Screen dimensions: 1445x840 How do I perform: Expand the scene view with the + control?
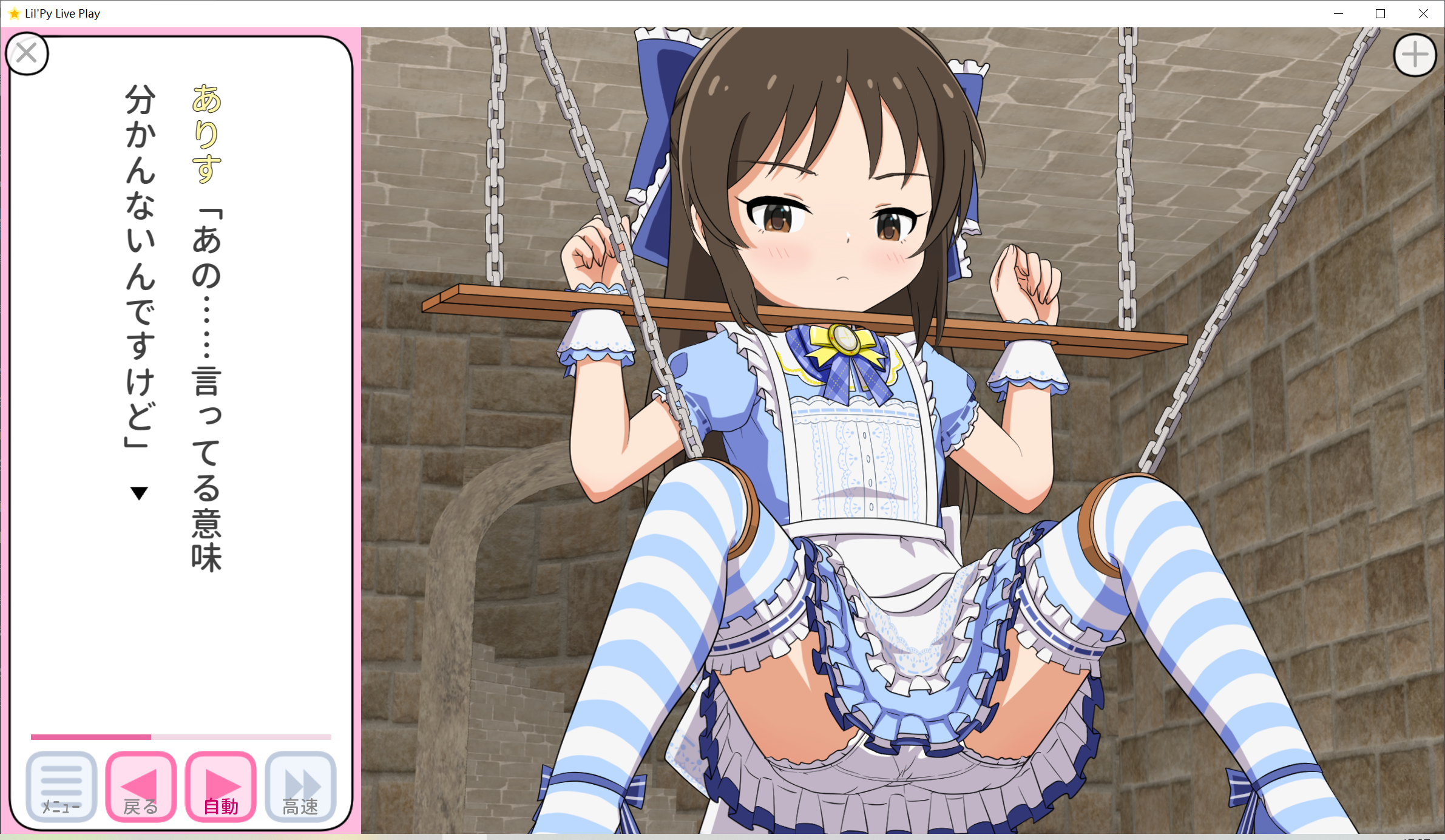coord(1415,53)
